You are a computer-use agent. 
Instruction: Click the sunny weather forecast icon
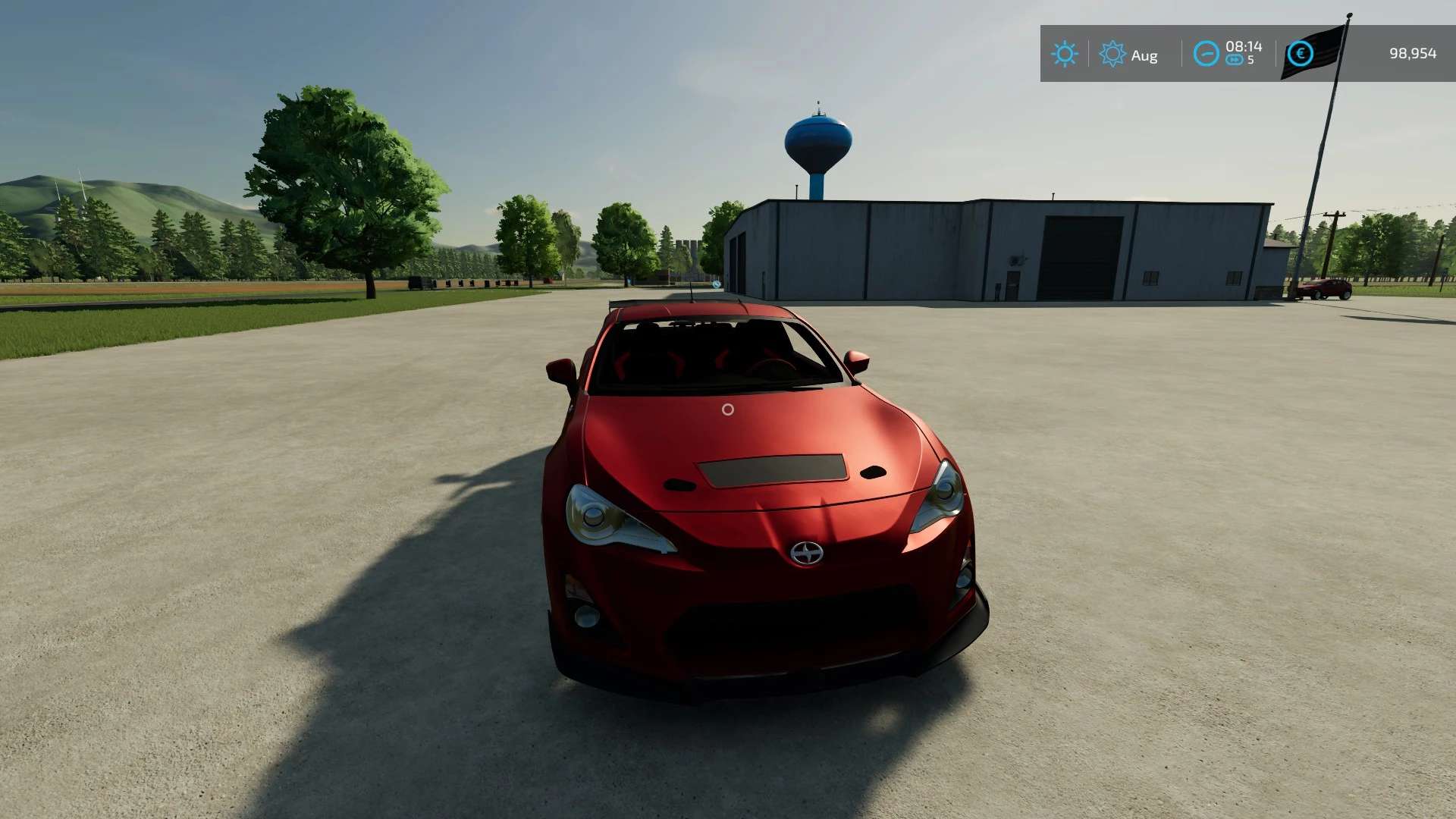click(x=1064, y=54)
